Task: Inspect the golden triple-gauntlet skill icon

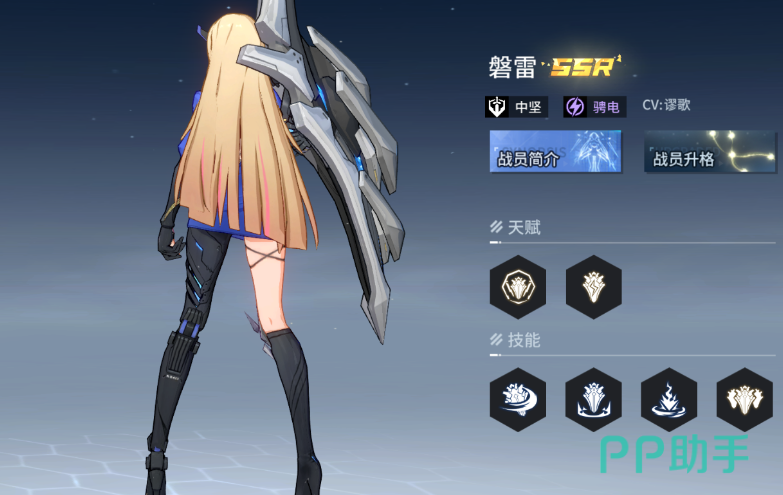Action: pyautogui.click(x=745, y=399)
